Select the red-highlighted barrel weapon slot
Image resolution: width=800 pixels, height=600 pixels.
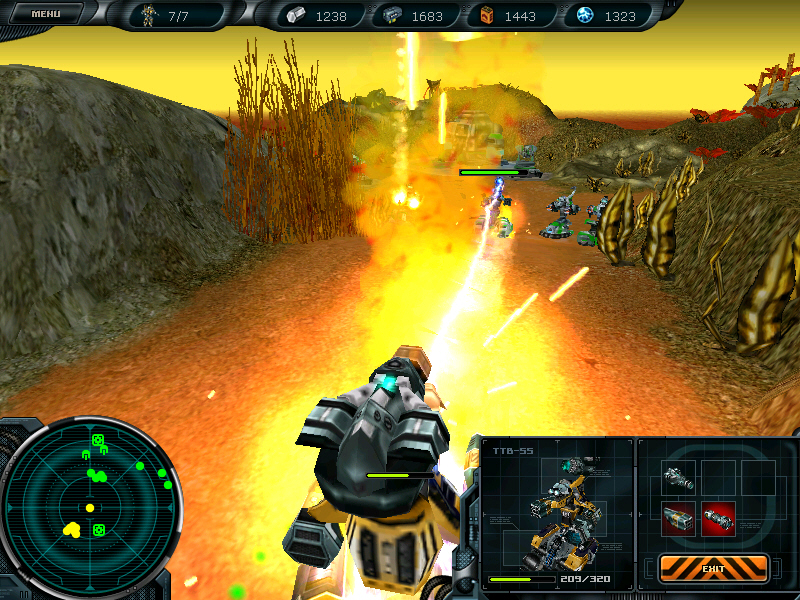(718, 518)
